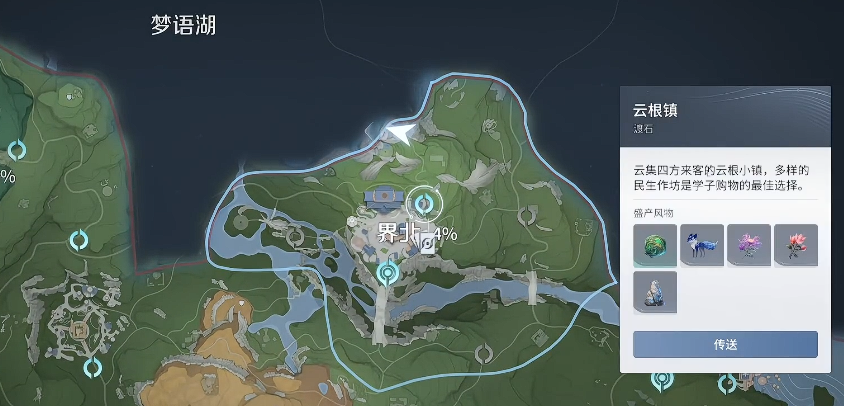Select the teal waypoint just below 界北 label

[x=388, y=271]
